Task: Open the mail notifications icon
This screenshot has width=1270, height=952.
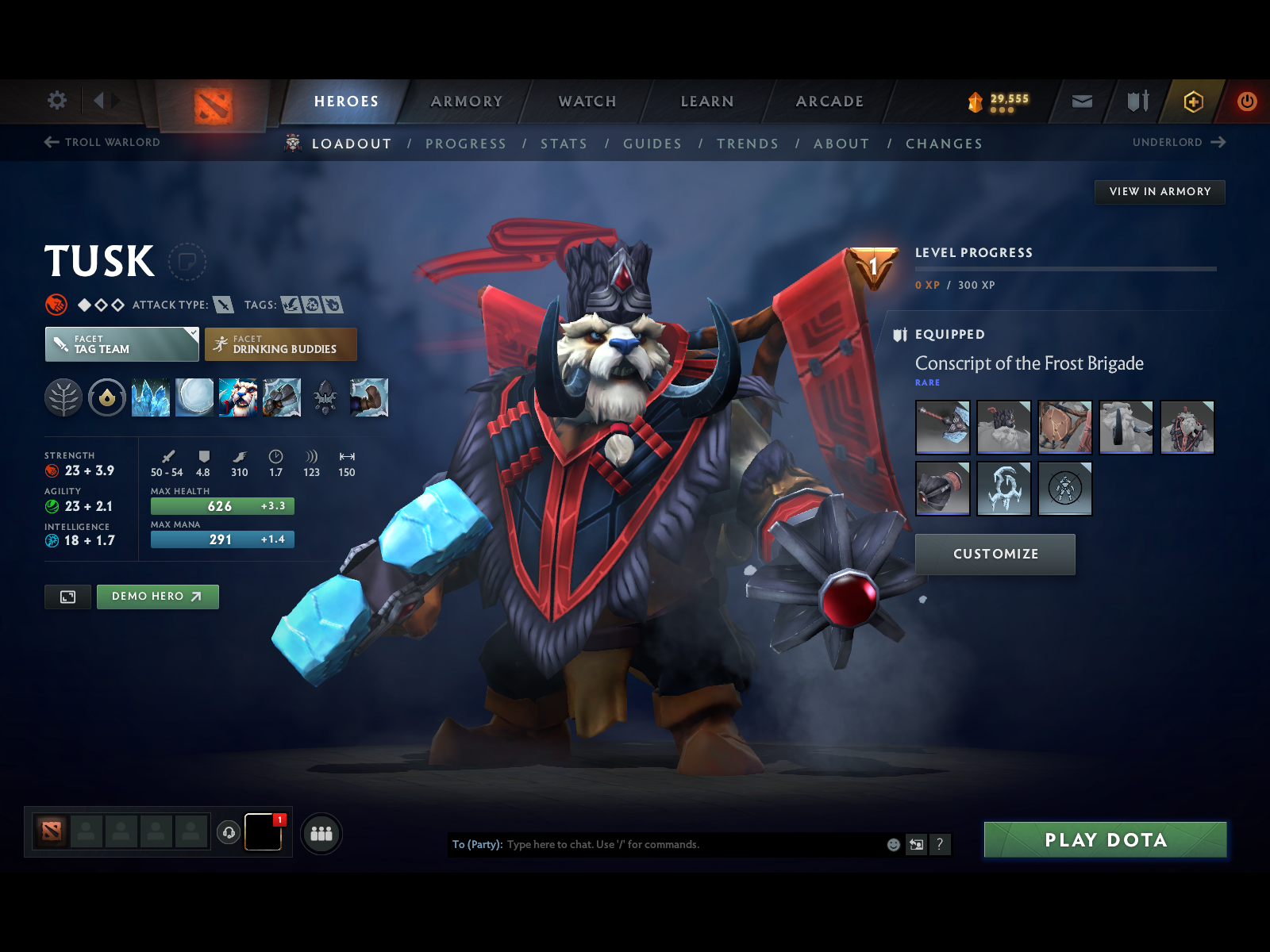Action: coord(1081,102)
